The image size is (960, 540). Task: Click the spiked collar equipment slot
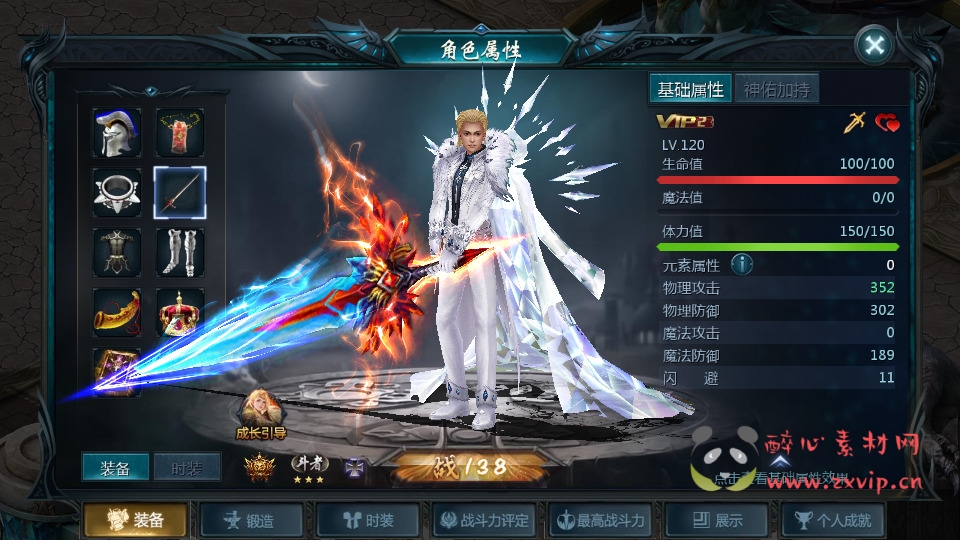(x=117, y=193)
